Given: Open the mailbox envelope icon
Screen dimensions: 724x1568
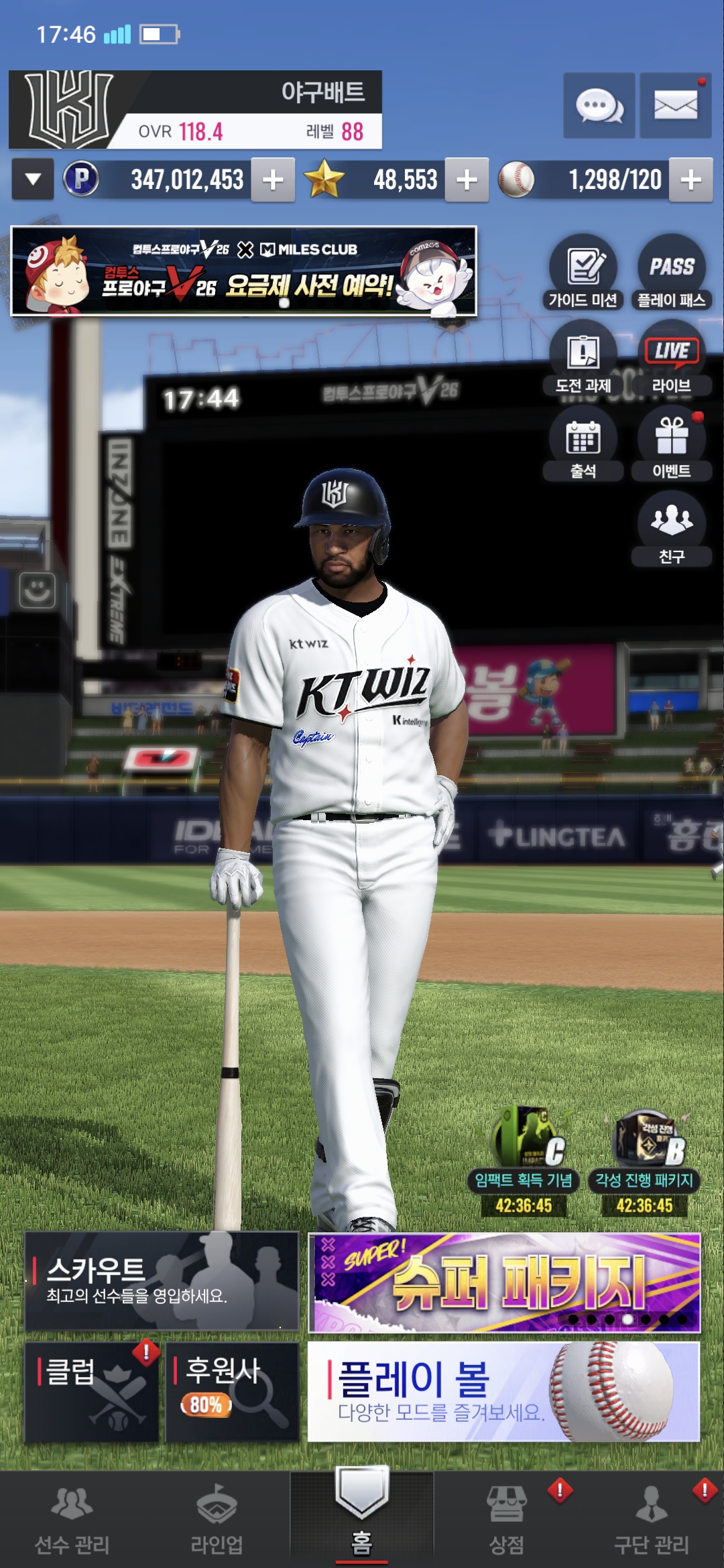Looking at the screenshot, I should pos(675,106).
